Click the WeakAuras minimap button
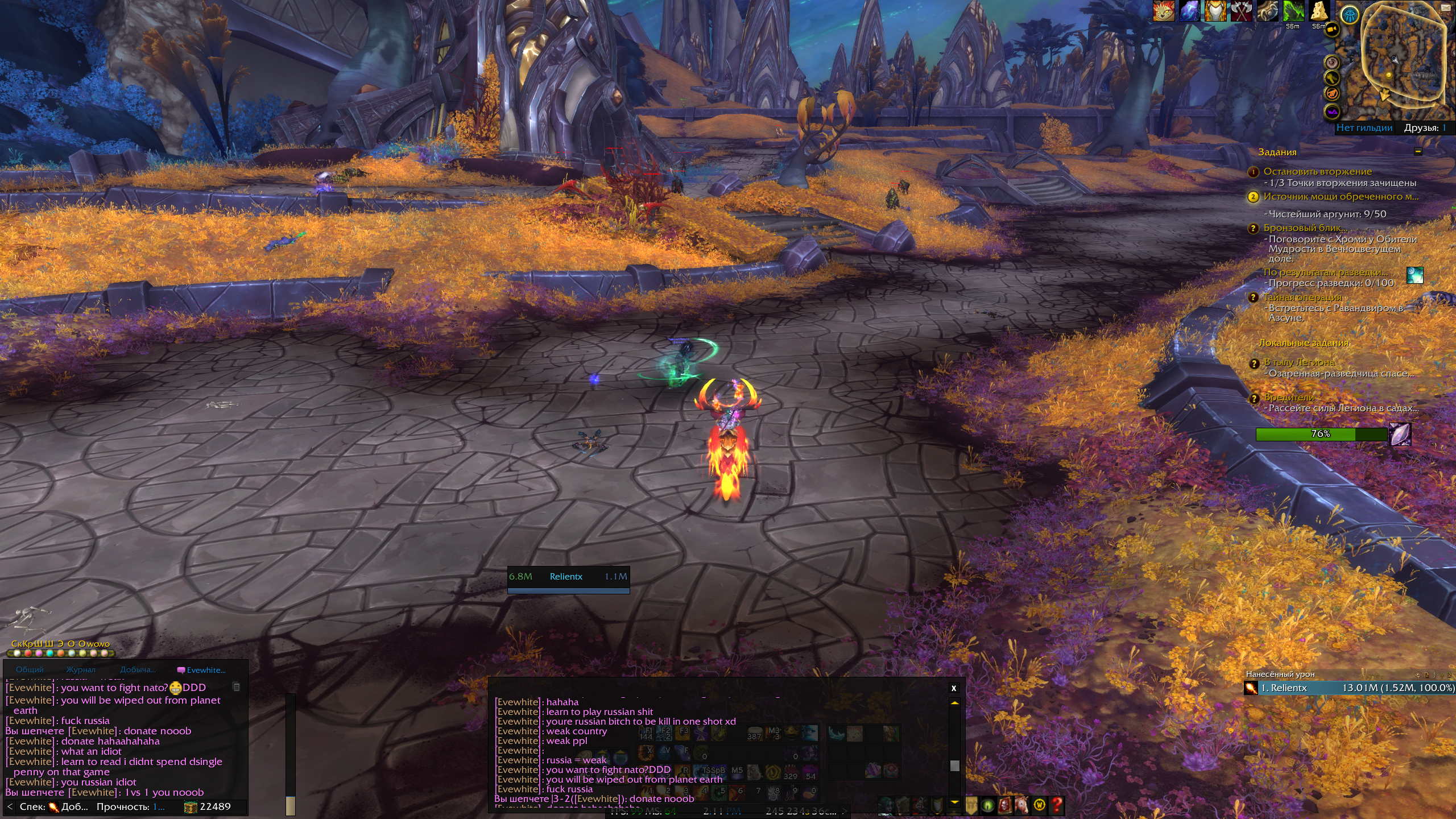Viewport: 1456px width, 819px height. [1332, 112]
